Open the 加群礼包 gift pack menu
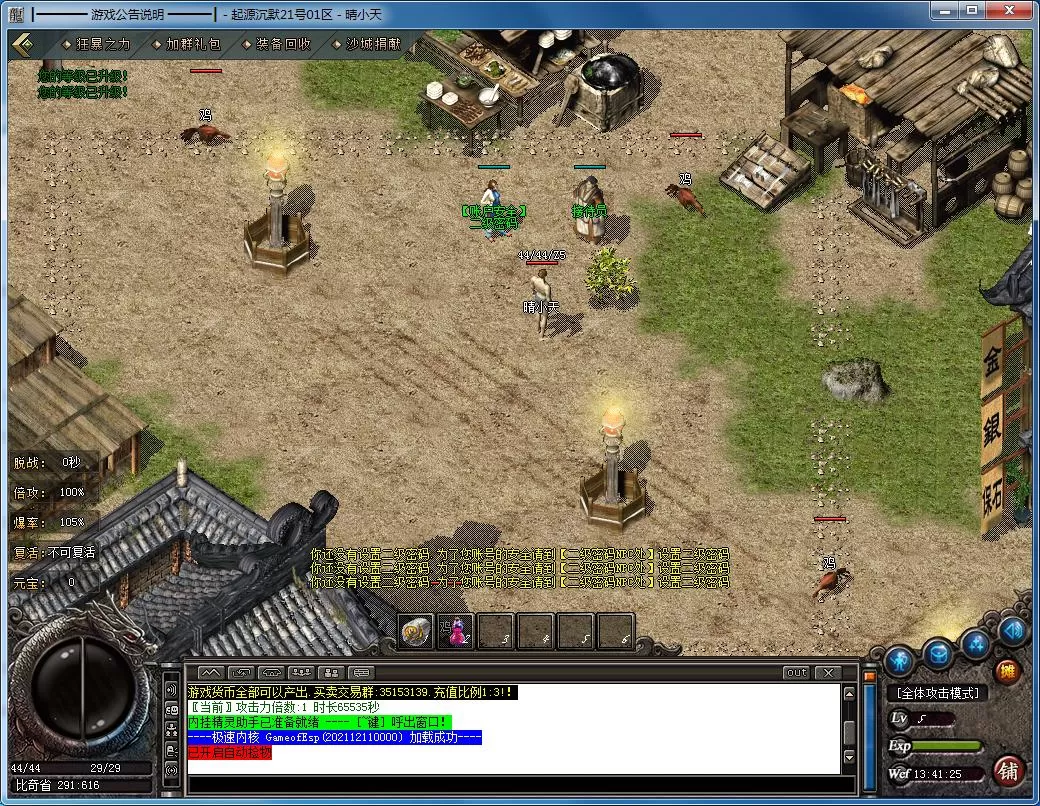 click(187, 44)
